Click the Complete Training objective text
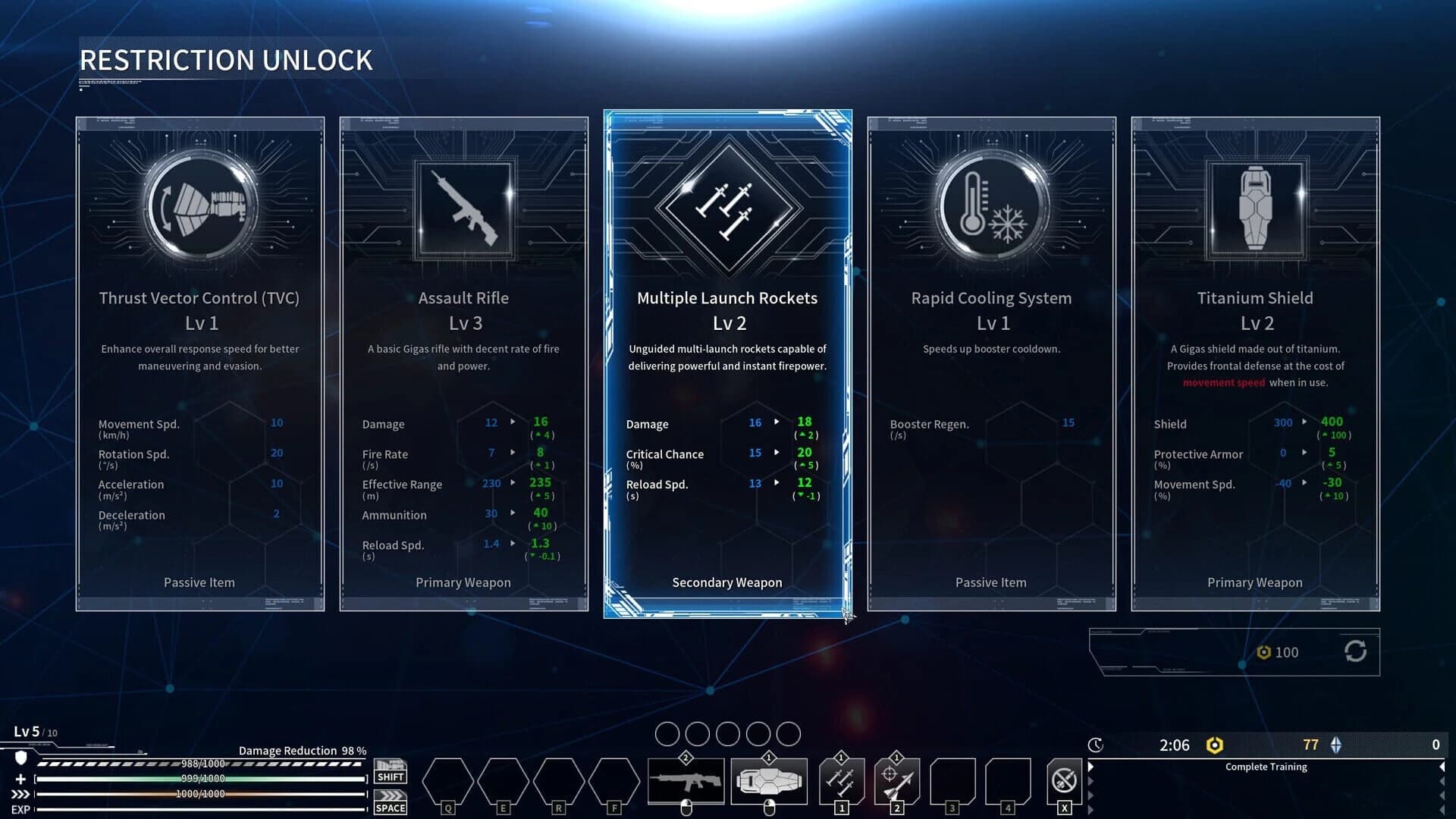 coord(1266,767)
